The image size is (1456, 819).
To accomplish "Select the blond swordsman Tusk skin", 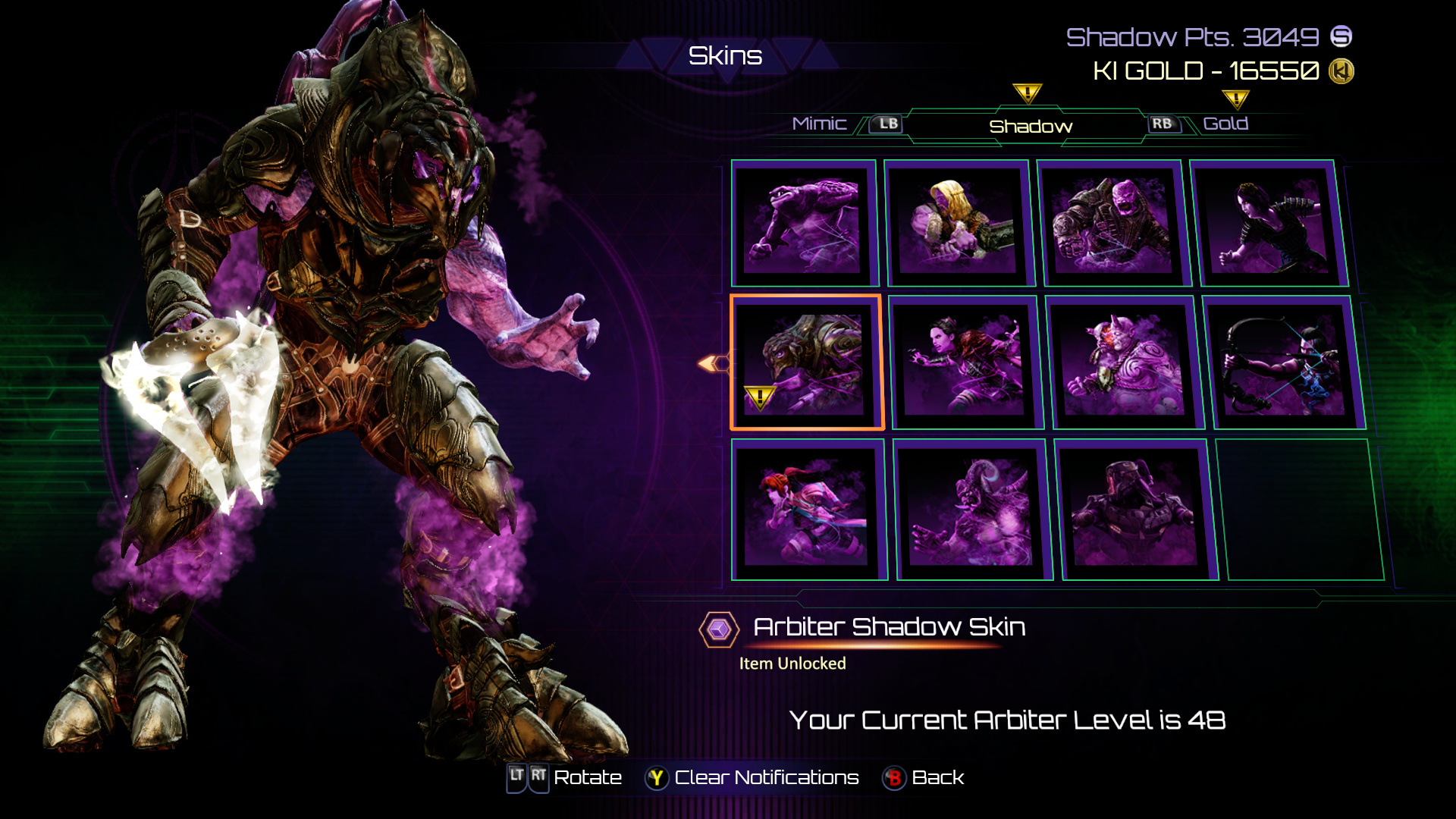I will [x=958, y=222].
